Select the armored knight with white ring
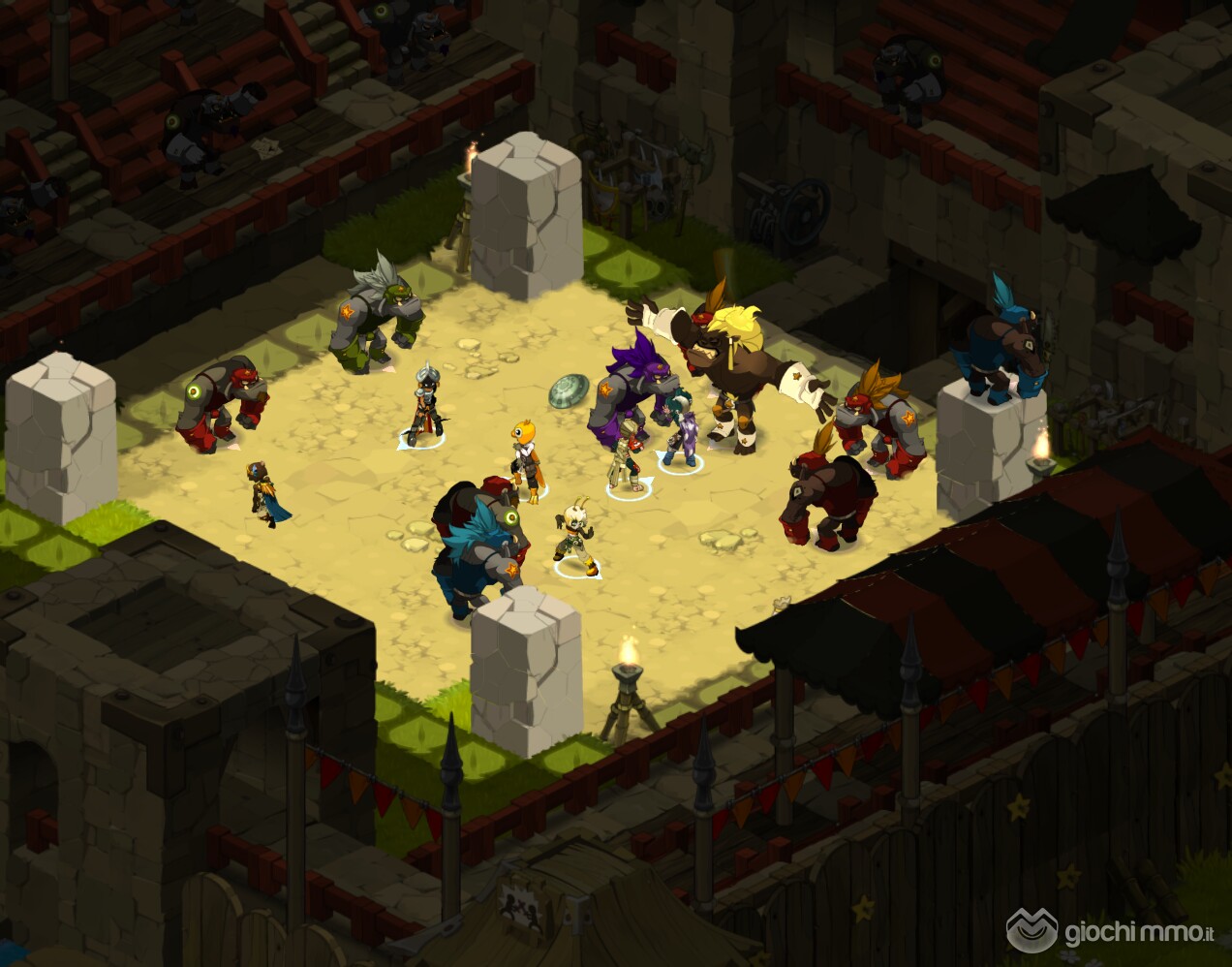This screenshot has height=967, width=1232. tap(425, 407)
